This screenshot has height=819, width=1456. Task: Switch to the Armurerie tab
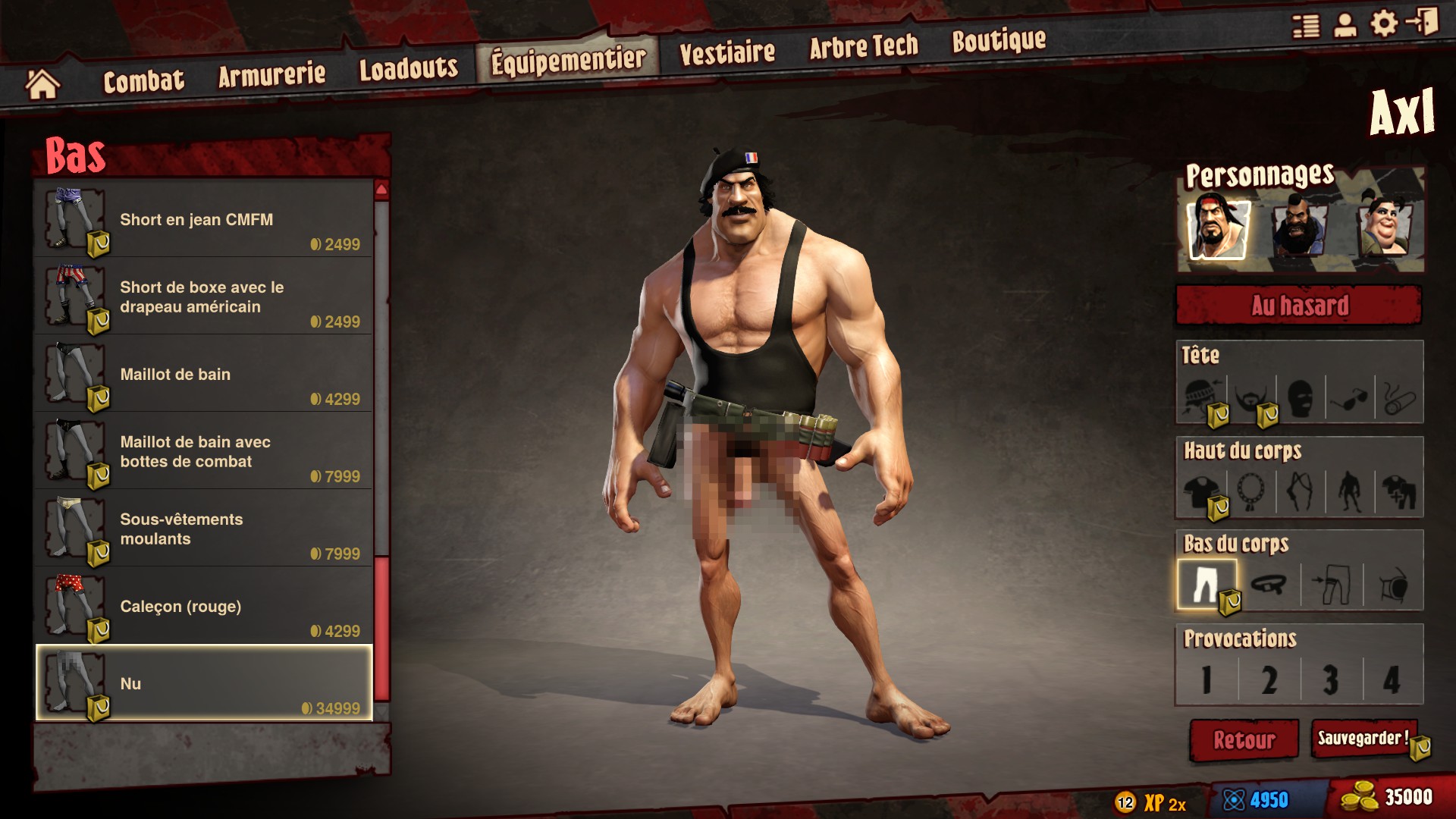pyautogui.click(x=271, y=74)
